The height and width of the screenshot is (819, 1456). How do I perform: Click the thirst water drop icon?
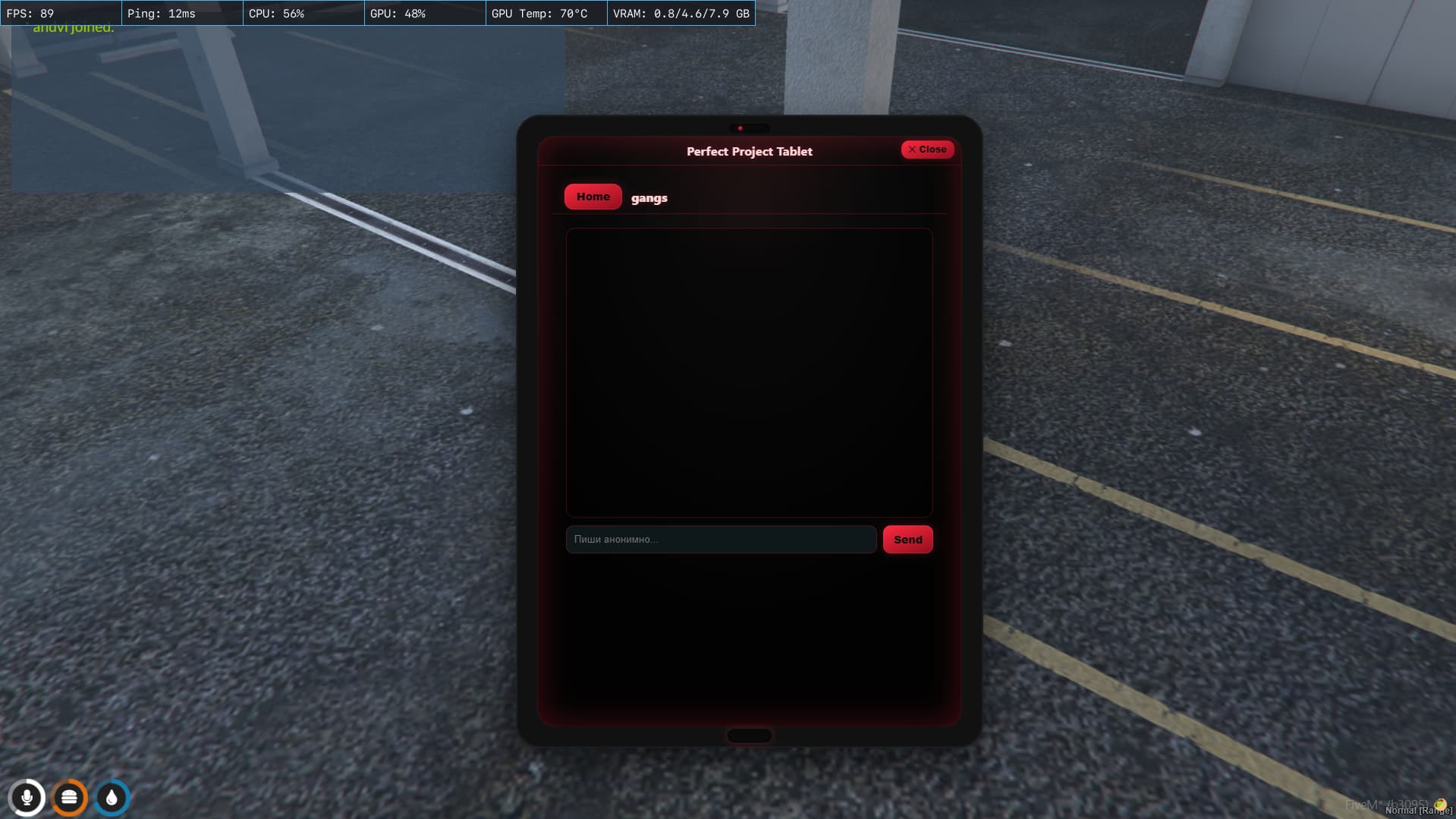(x=111, y=797)
